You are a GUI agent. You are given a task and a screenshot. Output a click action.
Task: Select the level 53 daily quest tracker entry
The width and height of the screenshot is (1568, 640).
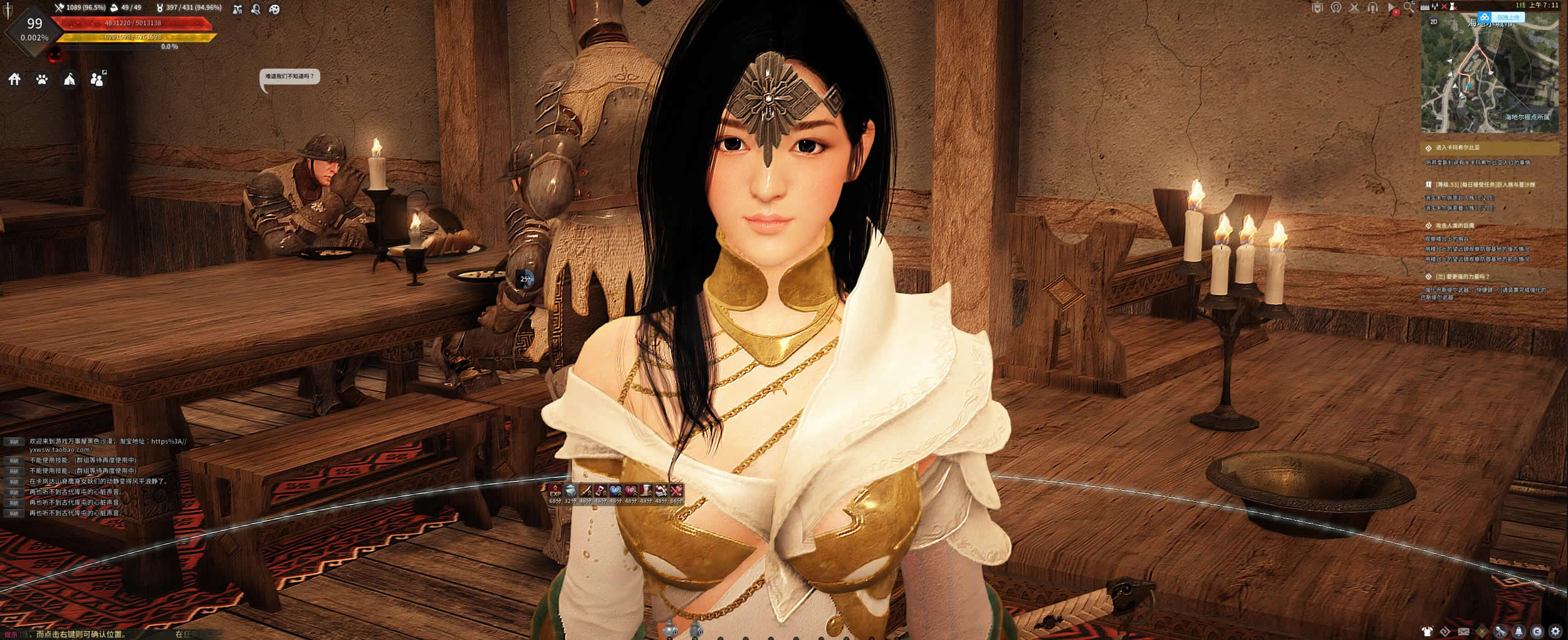pyautogui.click(x=1485, y=185)
